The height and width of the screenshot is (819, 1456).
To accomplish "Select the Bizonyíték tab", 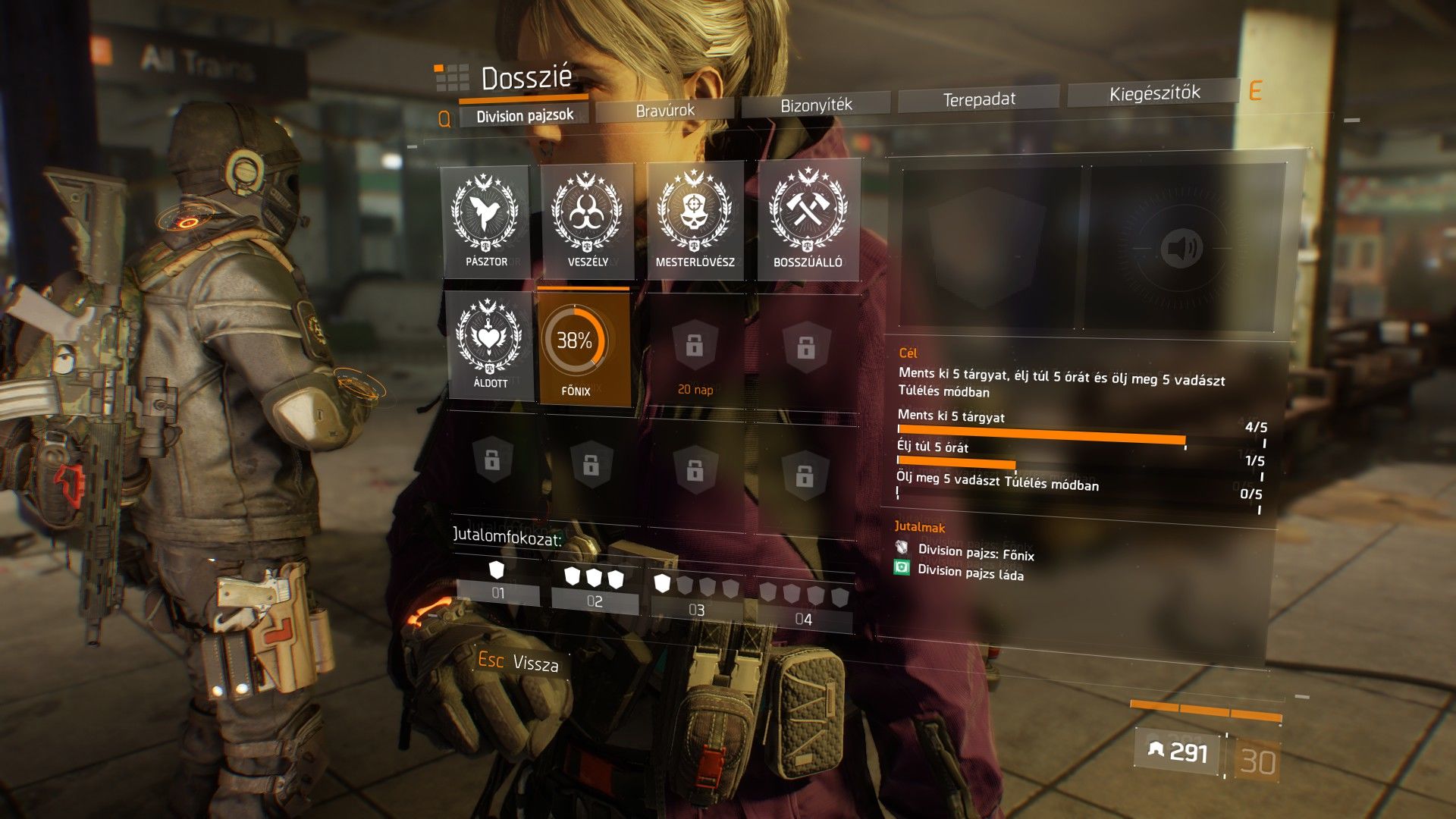I will pos(816,105).
